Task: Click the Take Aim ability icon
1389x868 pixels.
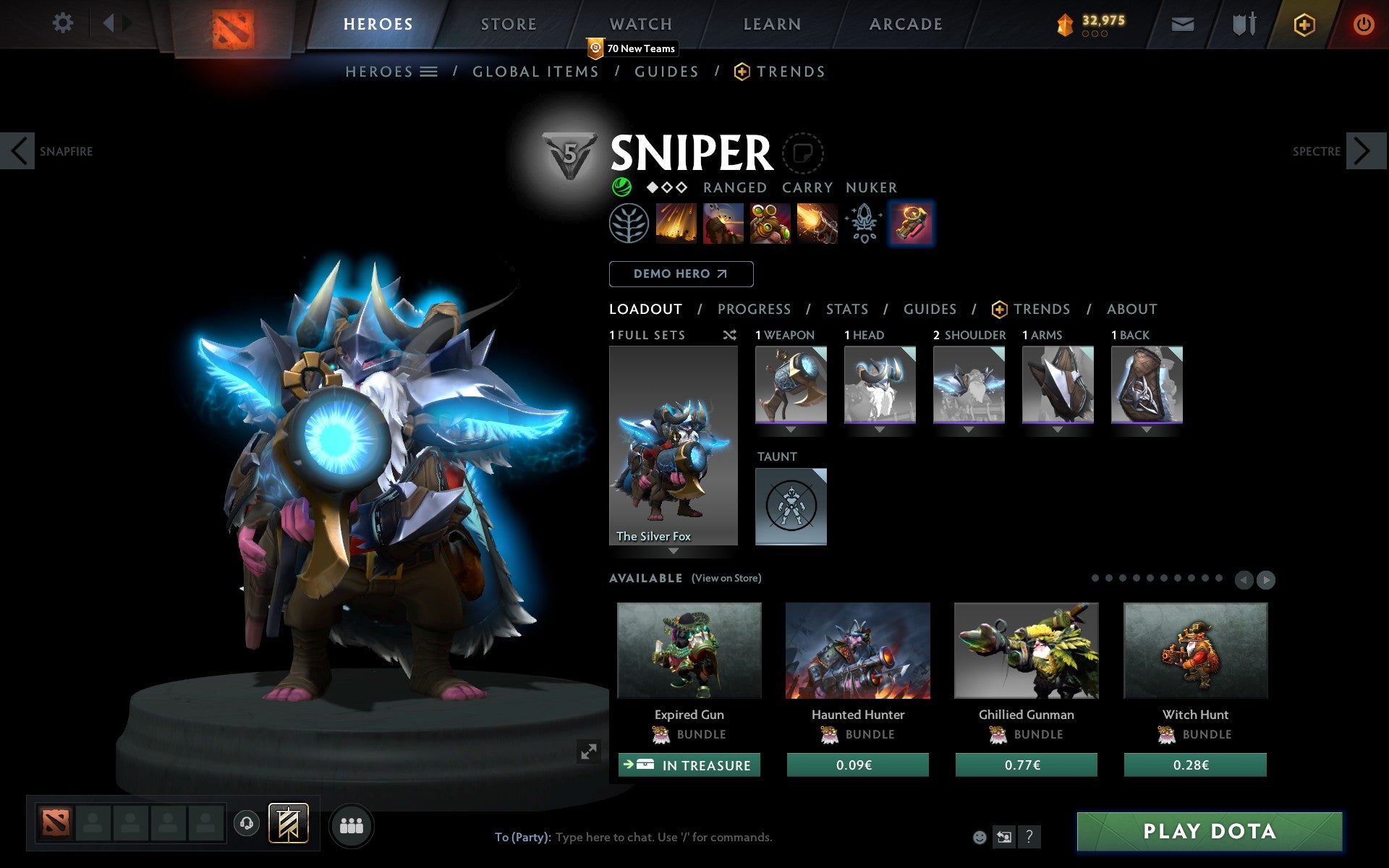Action: (769, 223)
